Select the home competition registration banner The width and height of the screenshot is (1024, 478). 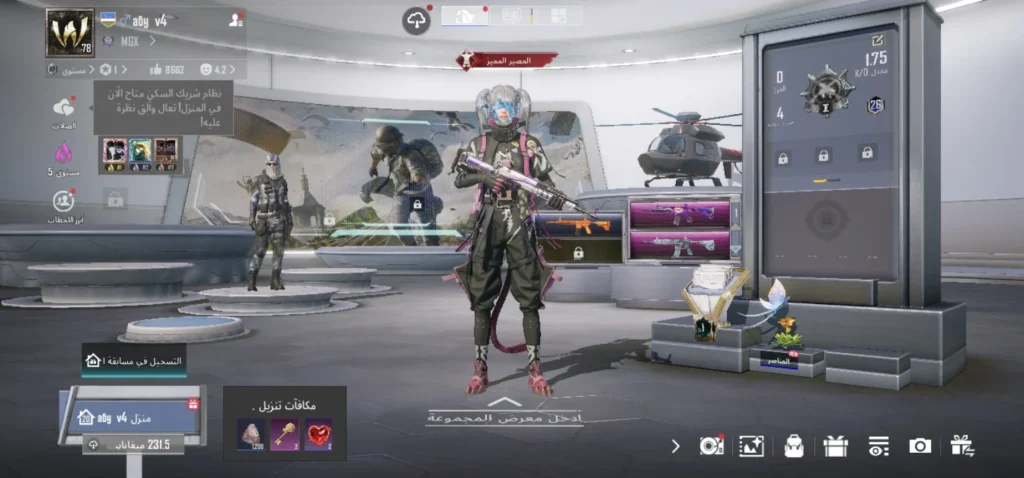134,360
